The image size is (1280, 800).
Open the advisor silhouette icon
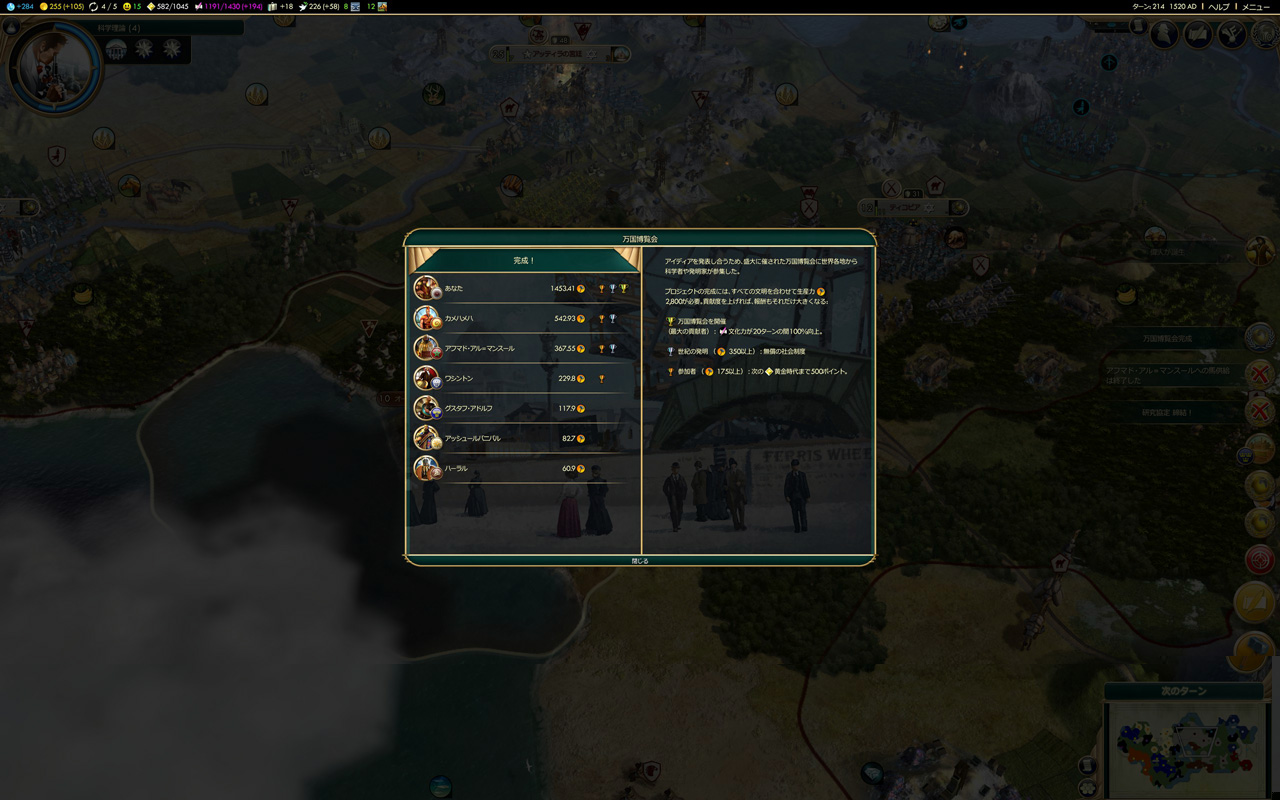tap(1164, 34)
